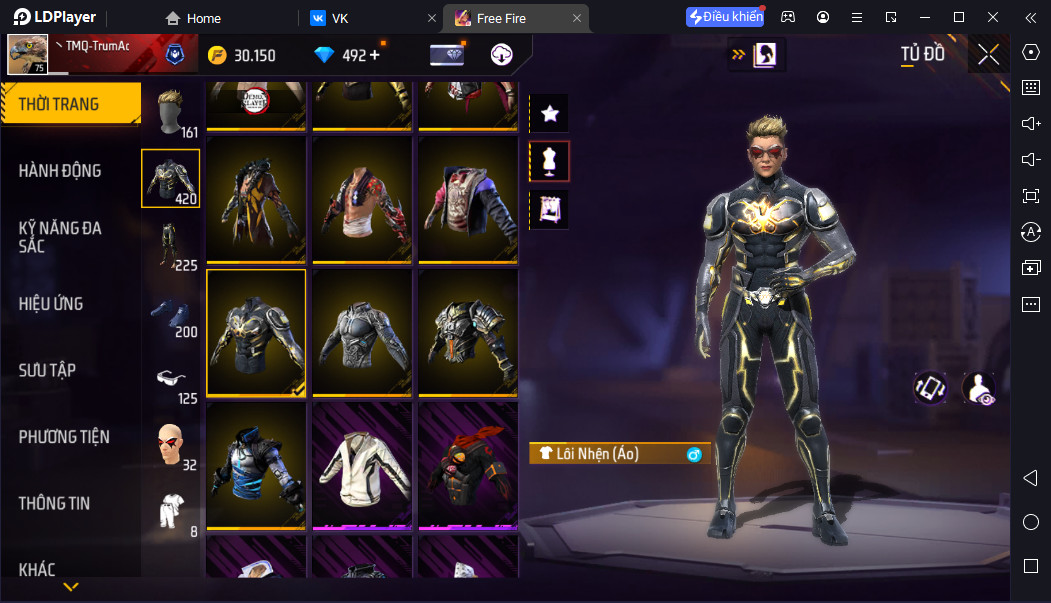Switch to Kỹ Năng Đa Sắc category
This screenshot has height=603, width=1051.
coord(60,237)
